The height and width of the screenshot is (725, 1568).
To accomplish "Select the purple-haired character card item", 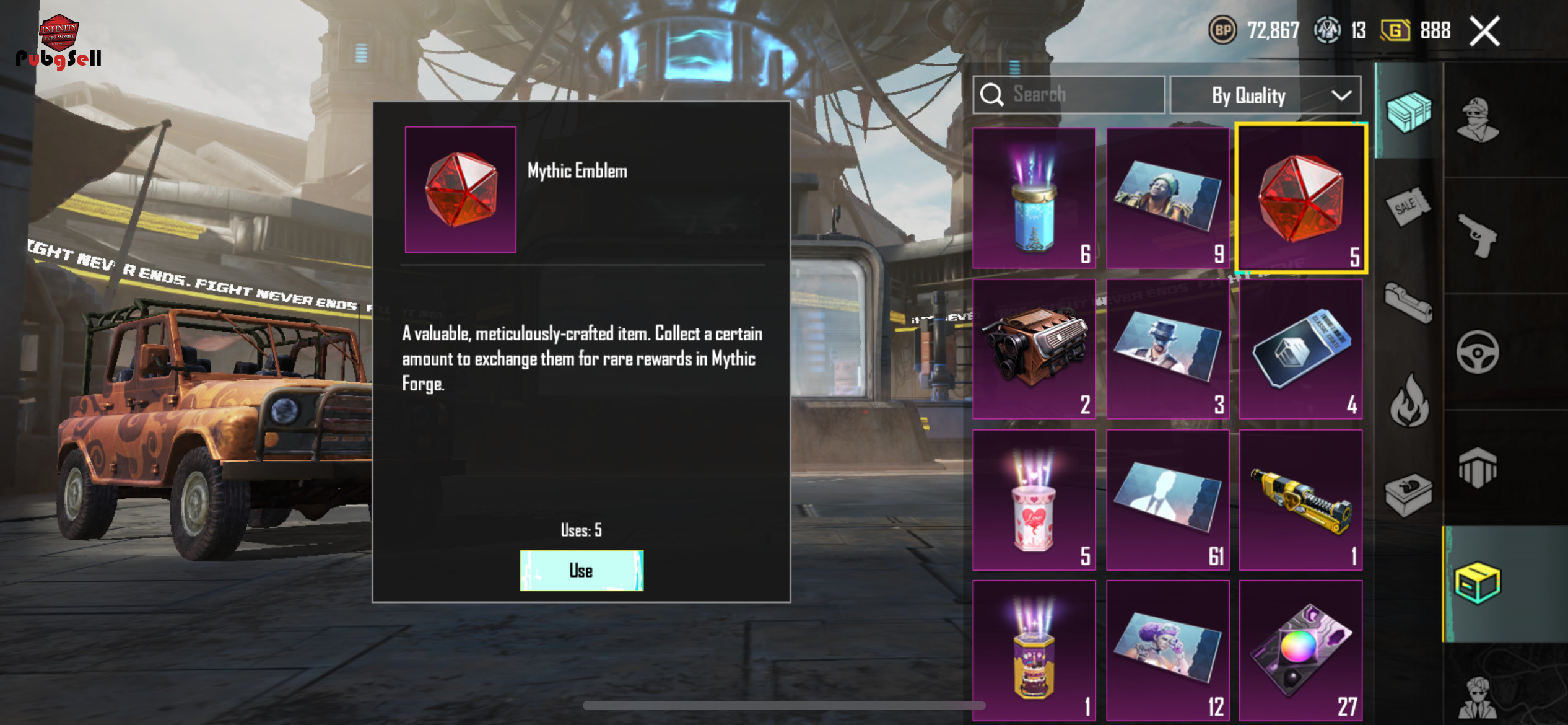I will tap(1167, 650).
